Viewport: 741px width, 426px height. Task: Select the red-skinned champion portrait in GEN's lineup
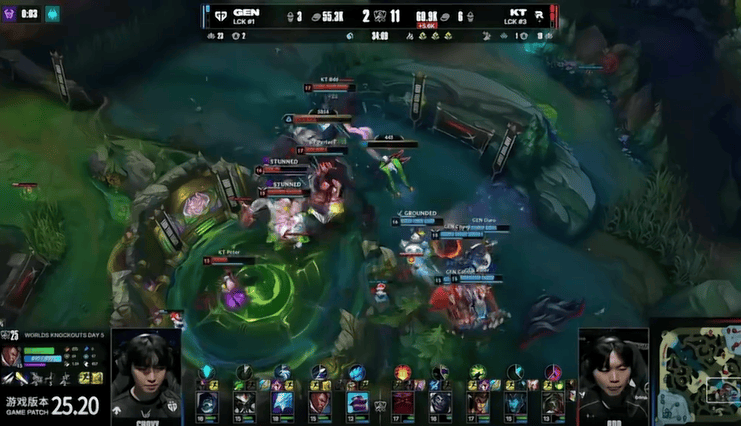pyautogui.click(x=319, y=403)
